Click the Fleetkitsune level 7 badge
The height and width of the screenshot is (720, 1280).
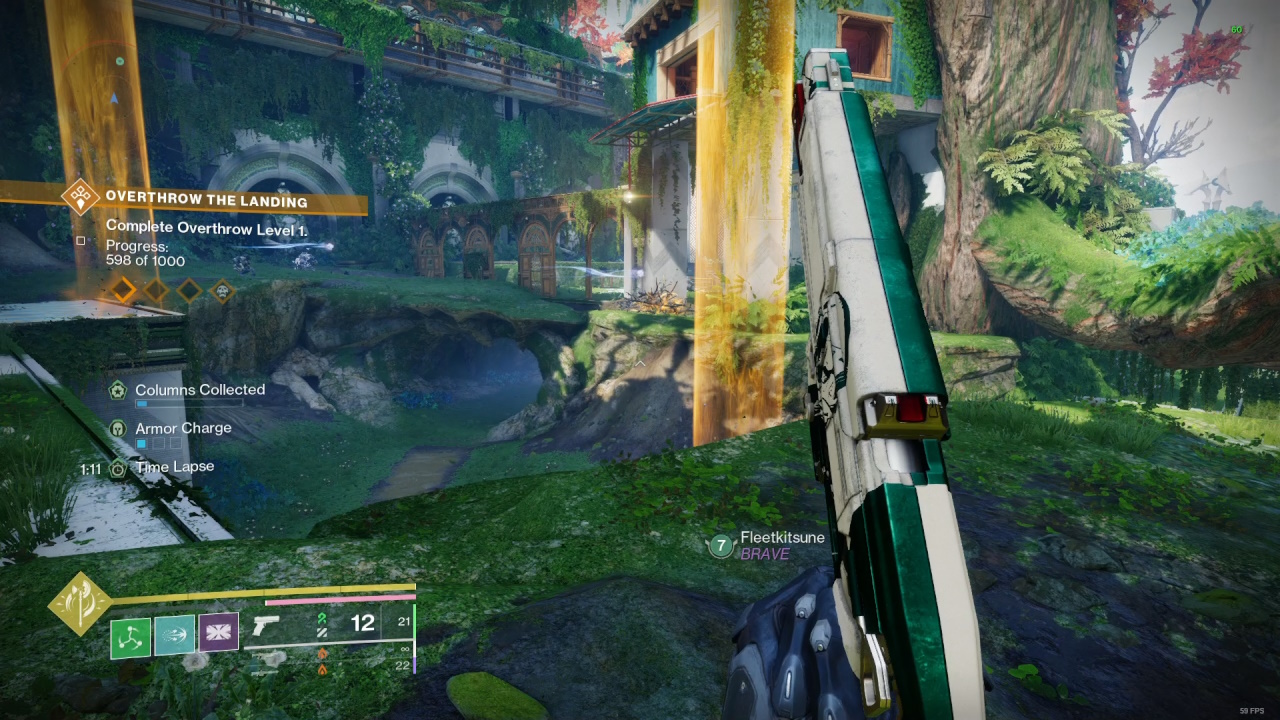pyautogui.click(x=720, y=544)
